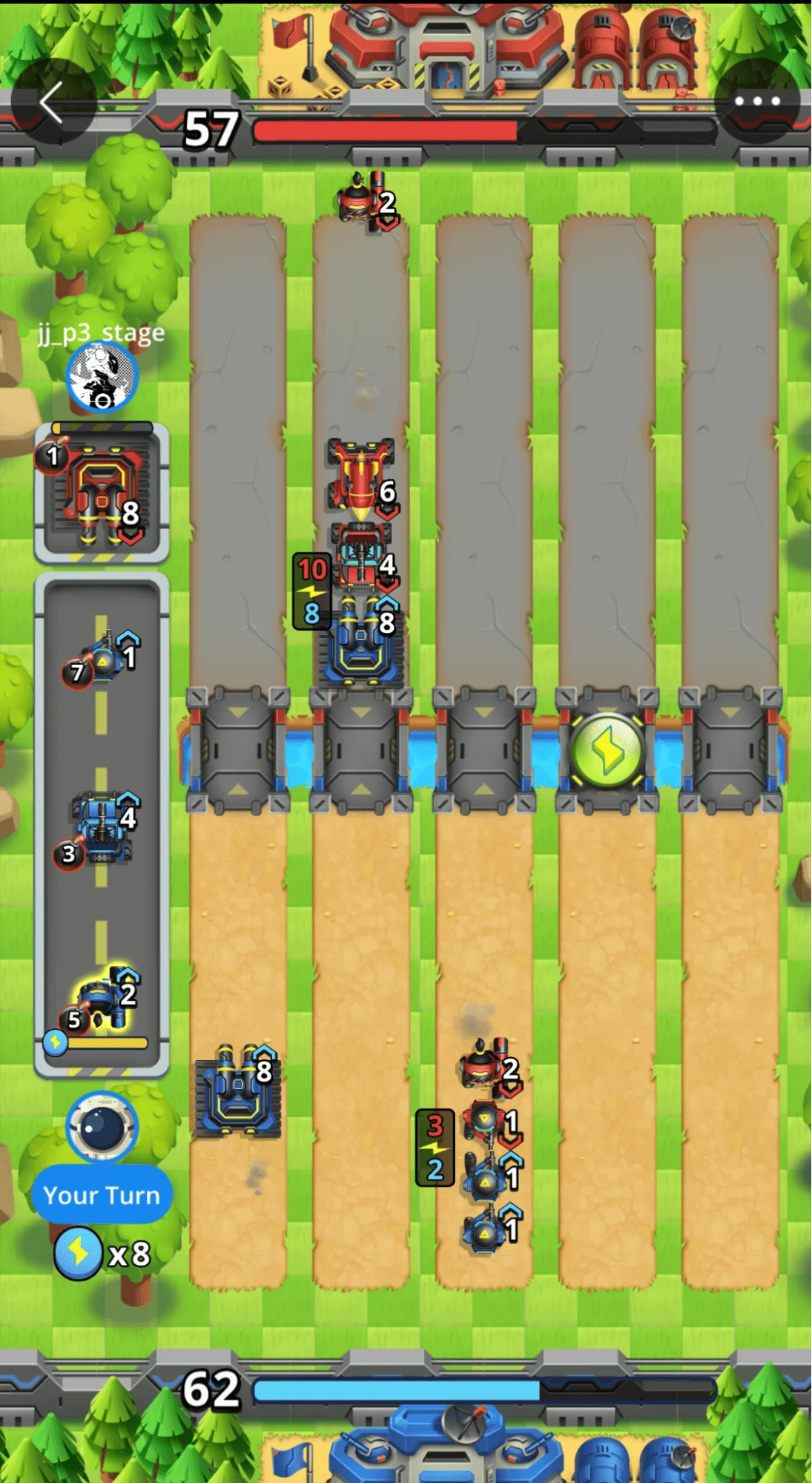
Task: Pick the blue tank unit costing 3
Action: coord(102,827)
